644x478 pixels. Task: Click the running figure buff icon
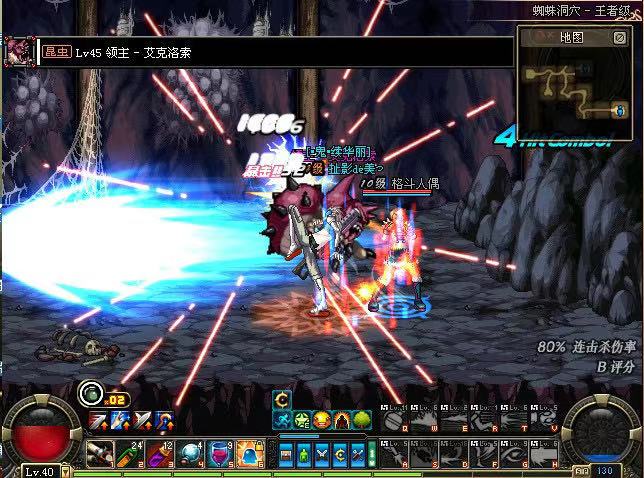283,420
